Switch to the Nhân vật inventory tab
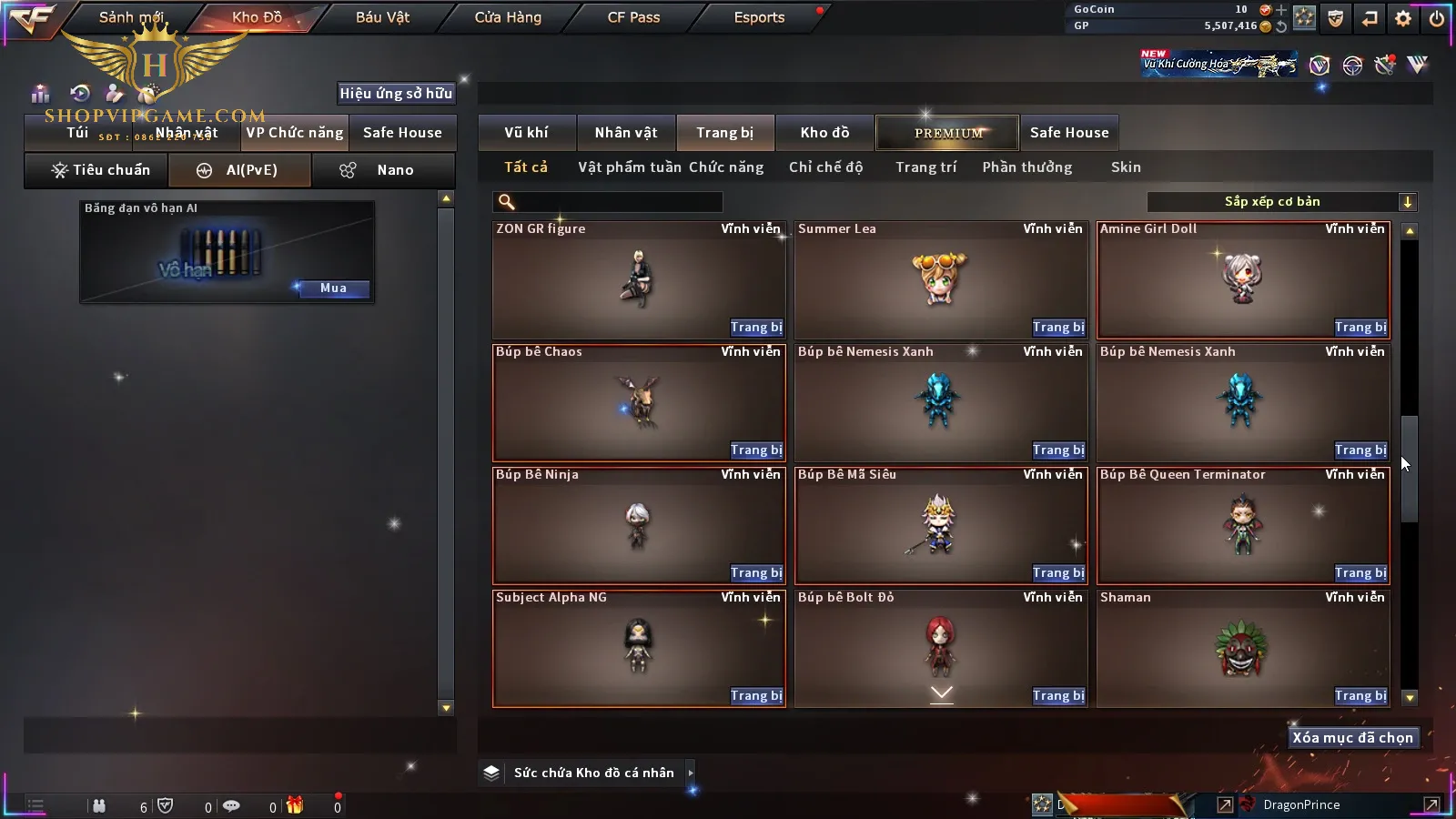1456x819 pixels. (626, 133)
